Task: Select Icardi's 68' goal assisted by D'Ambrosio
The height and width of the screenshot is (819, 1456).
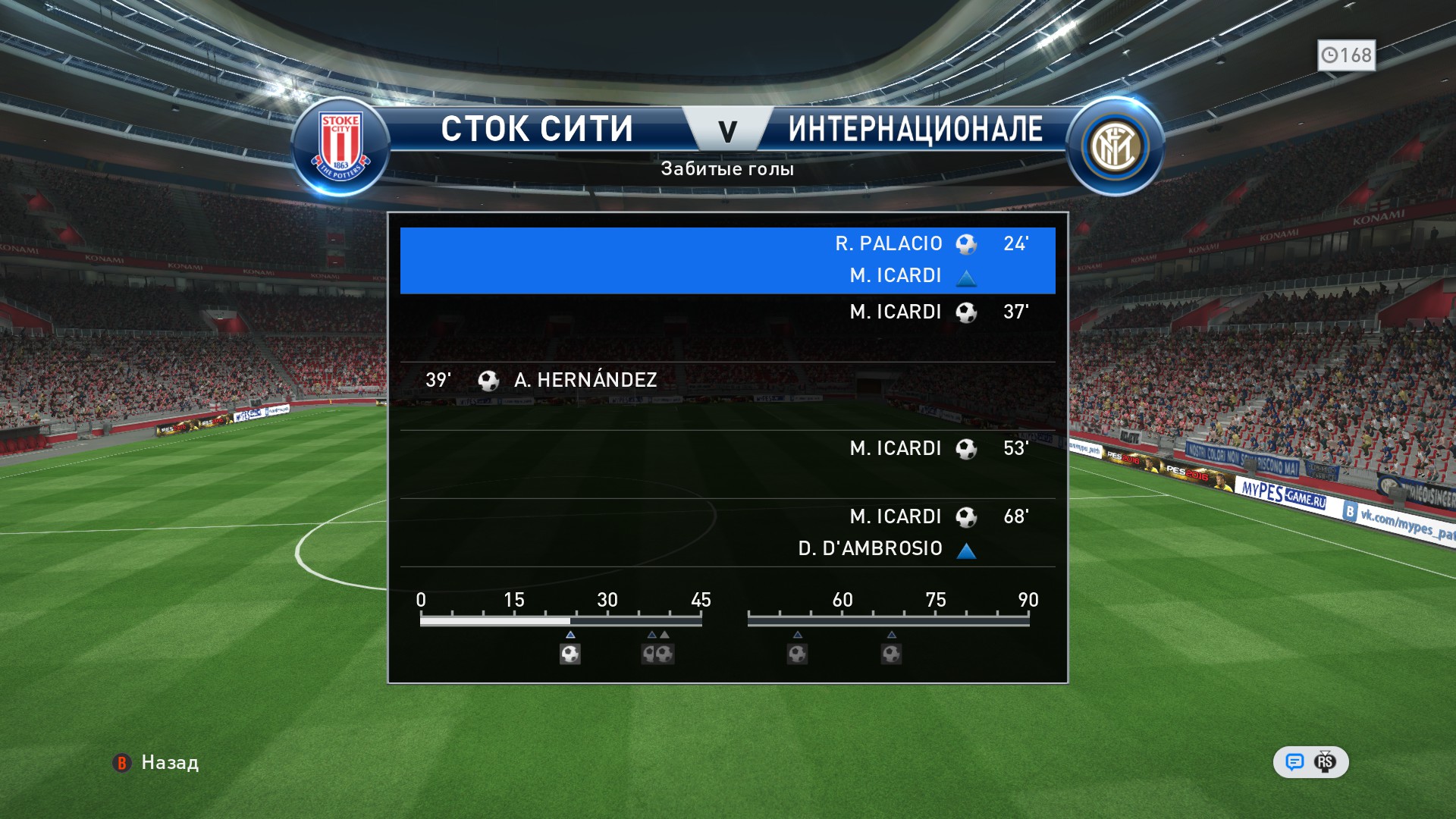Action: 727,532
